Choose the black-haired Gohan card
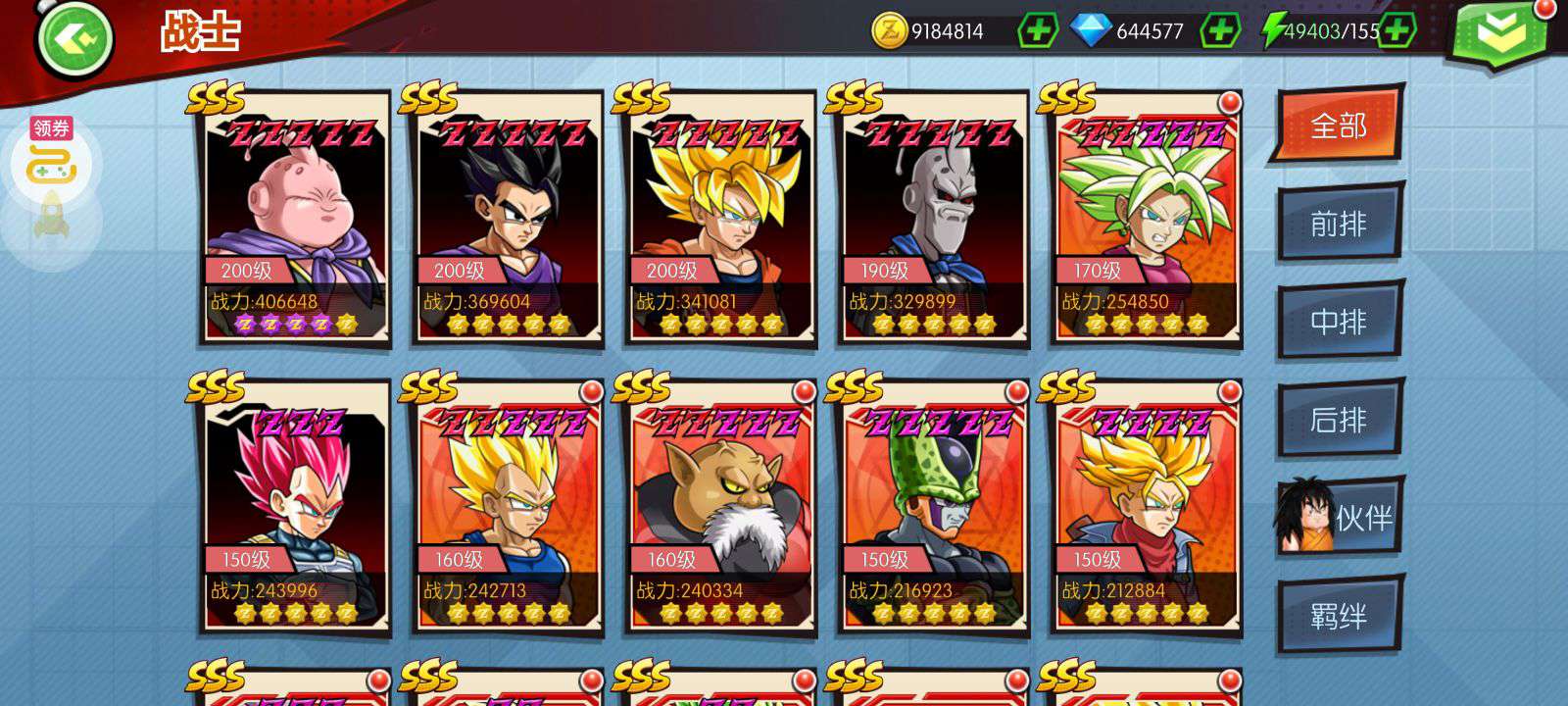1568x706 pixels. click(507, 218)
